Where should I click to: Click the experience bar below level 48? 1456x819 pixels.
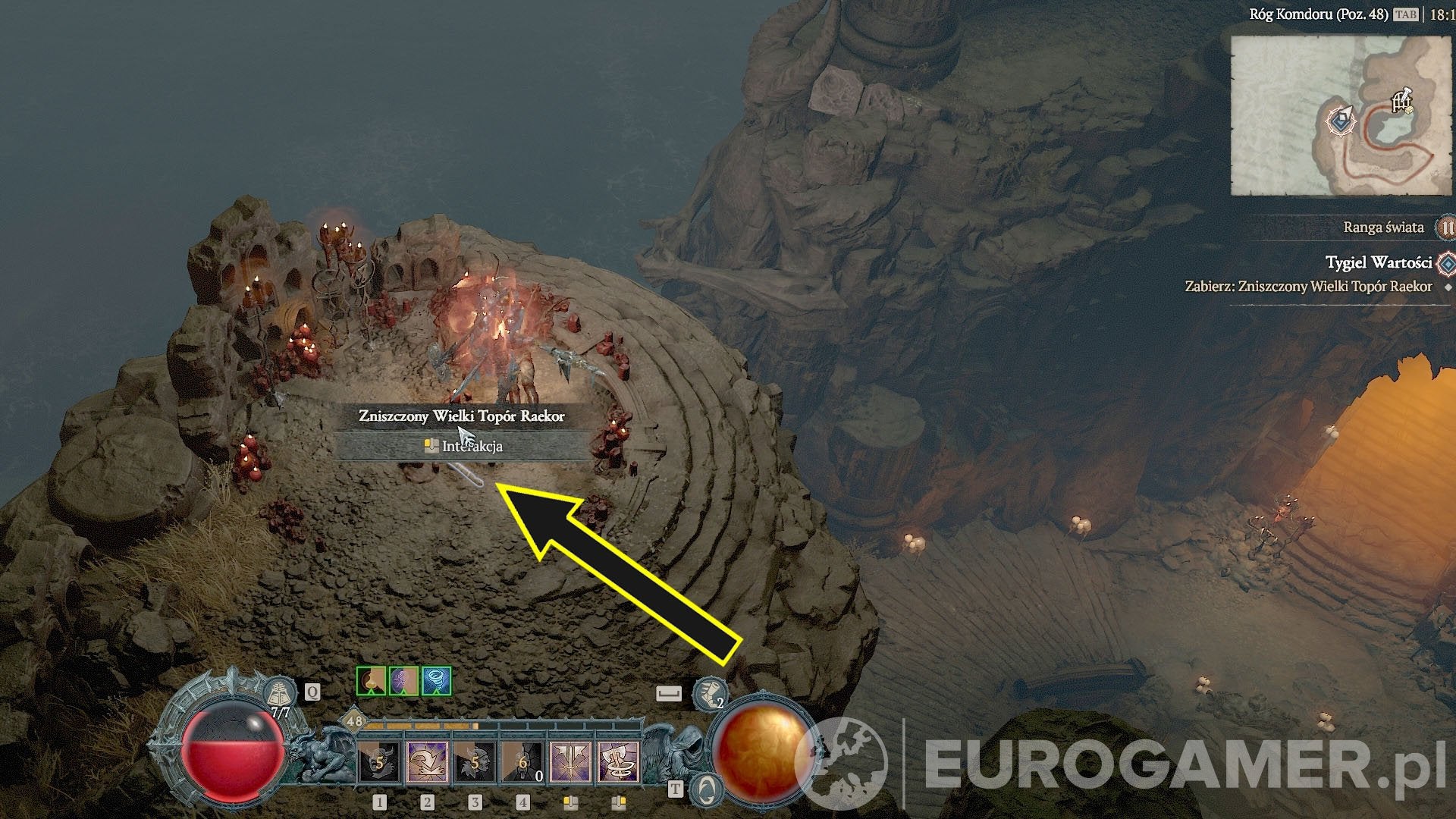pyautogui.click(x=422, y=726)
